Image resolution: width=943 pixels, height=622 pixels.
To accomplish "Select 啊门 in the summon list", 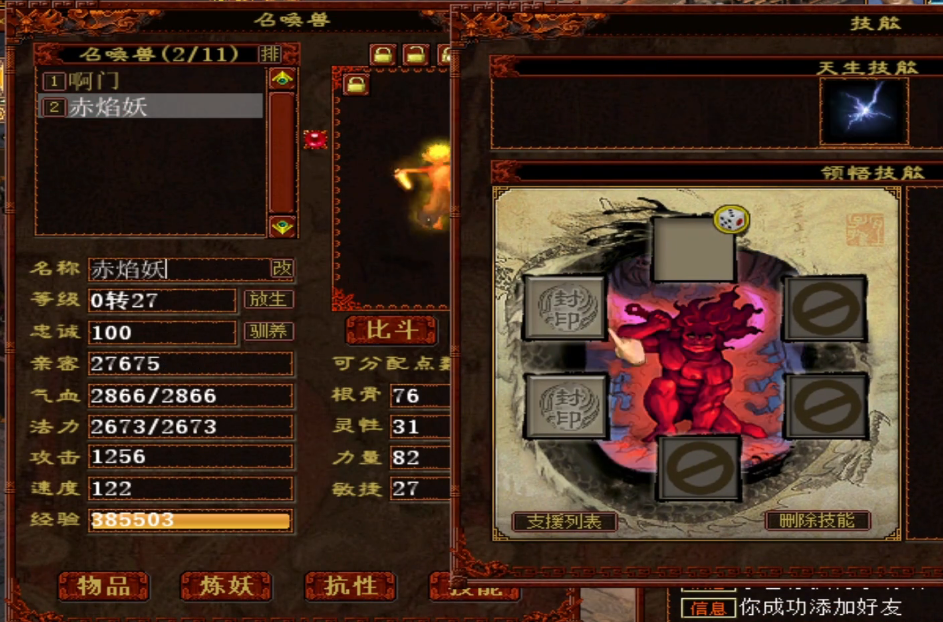I will coord(95,81).
